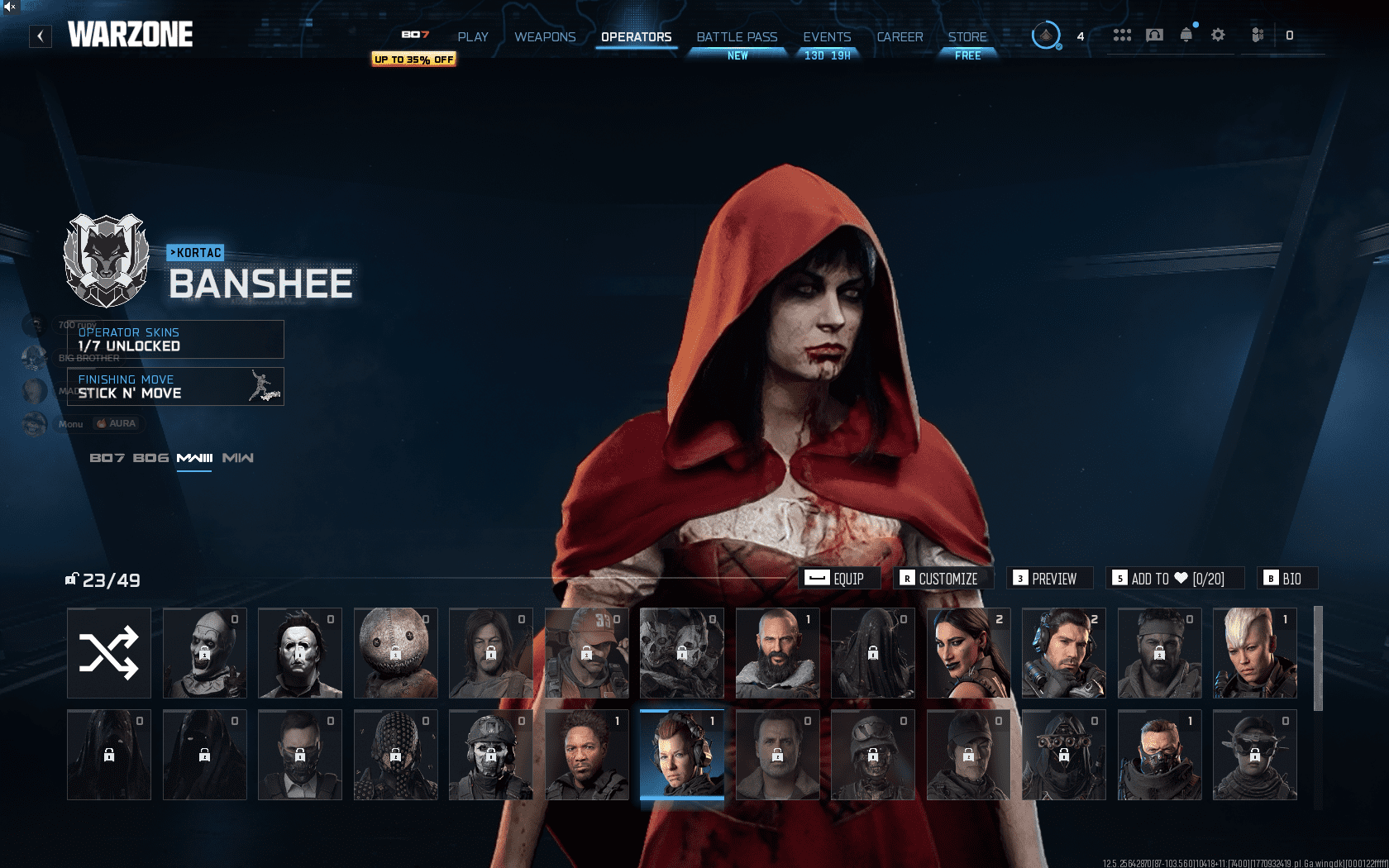Select the red-hooded operator skin thumbnail
1389x868 pixels.
(x=682, y=755)
